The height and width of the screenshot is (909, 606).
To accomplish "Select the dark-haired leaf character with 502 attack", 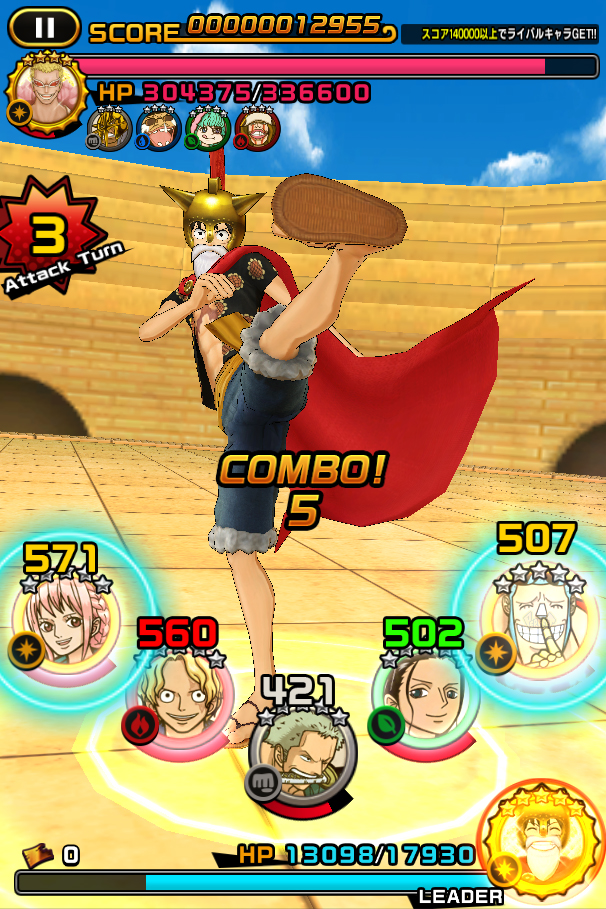I will point(424,694).
